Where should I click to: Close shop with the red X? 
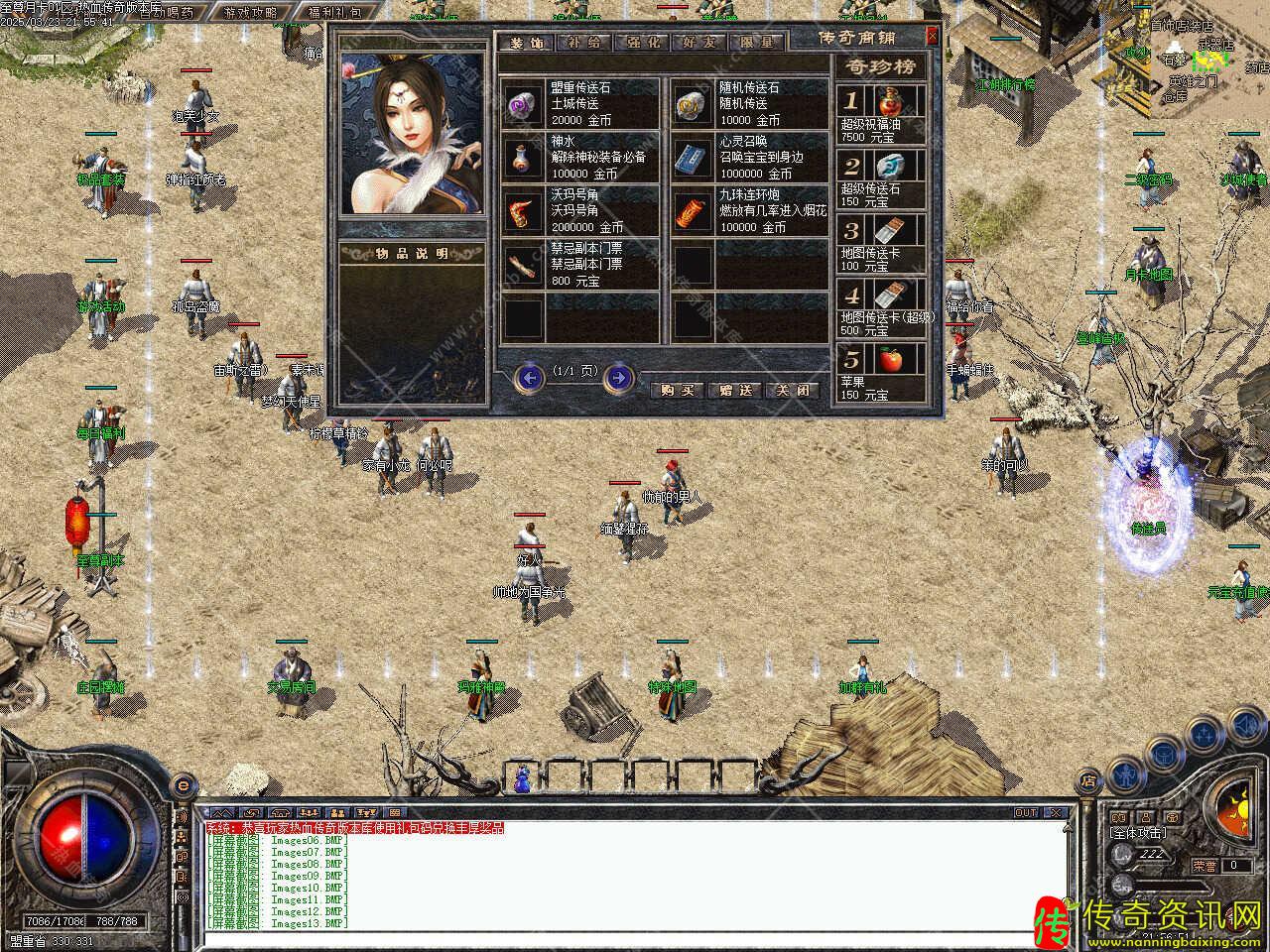[x=932, y=37]
